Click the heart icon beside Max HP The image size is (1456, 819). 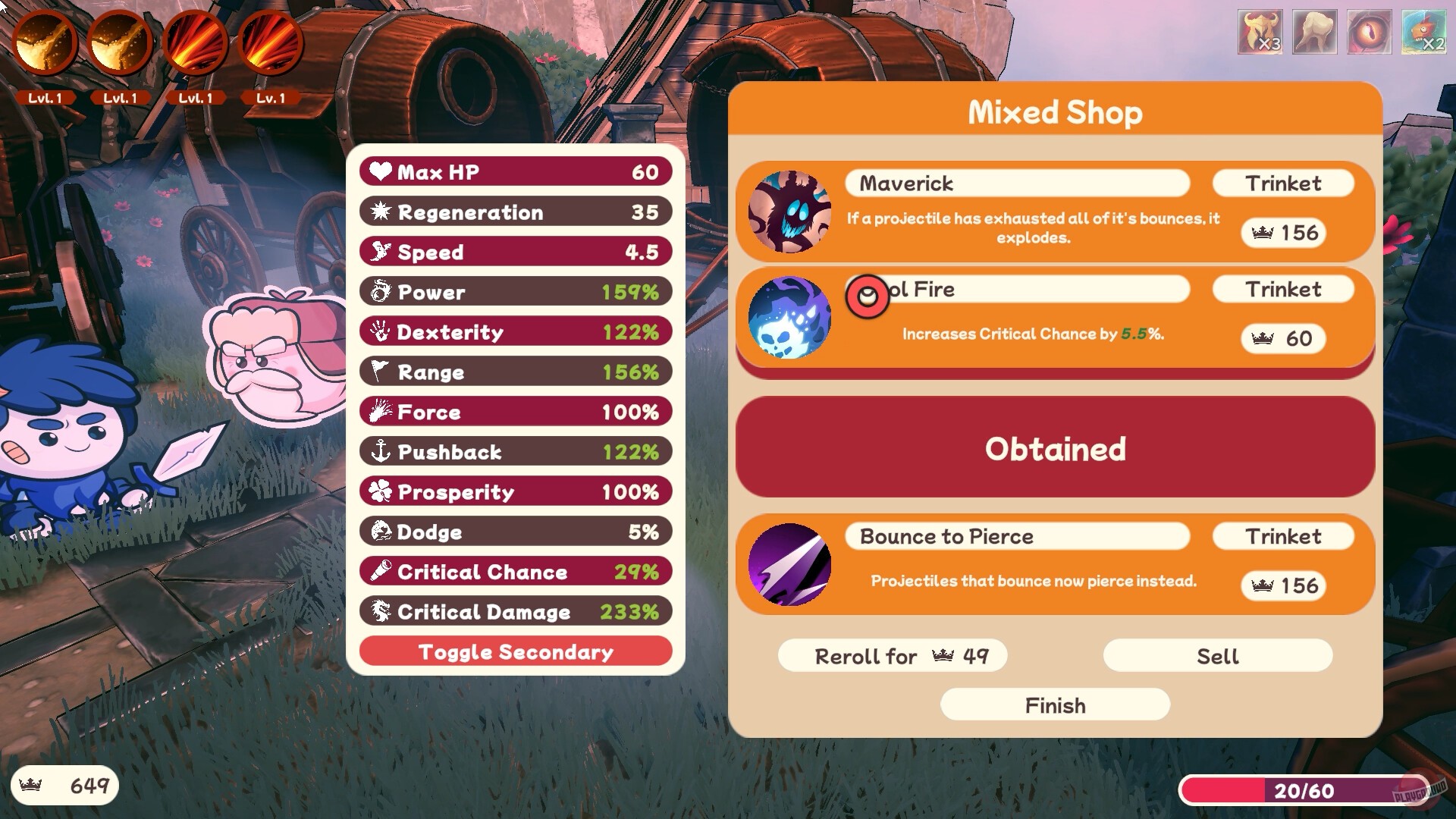pos(379,171)
